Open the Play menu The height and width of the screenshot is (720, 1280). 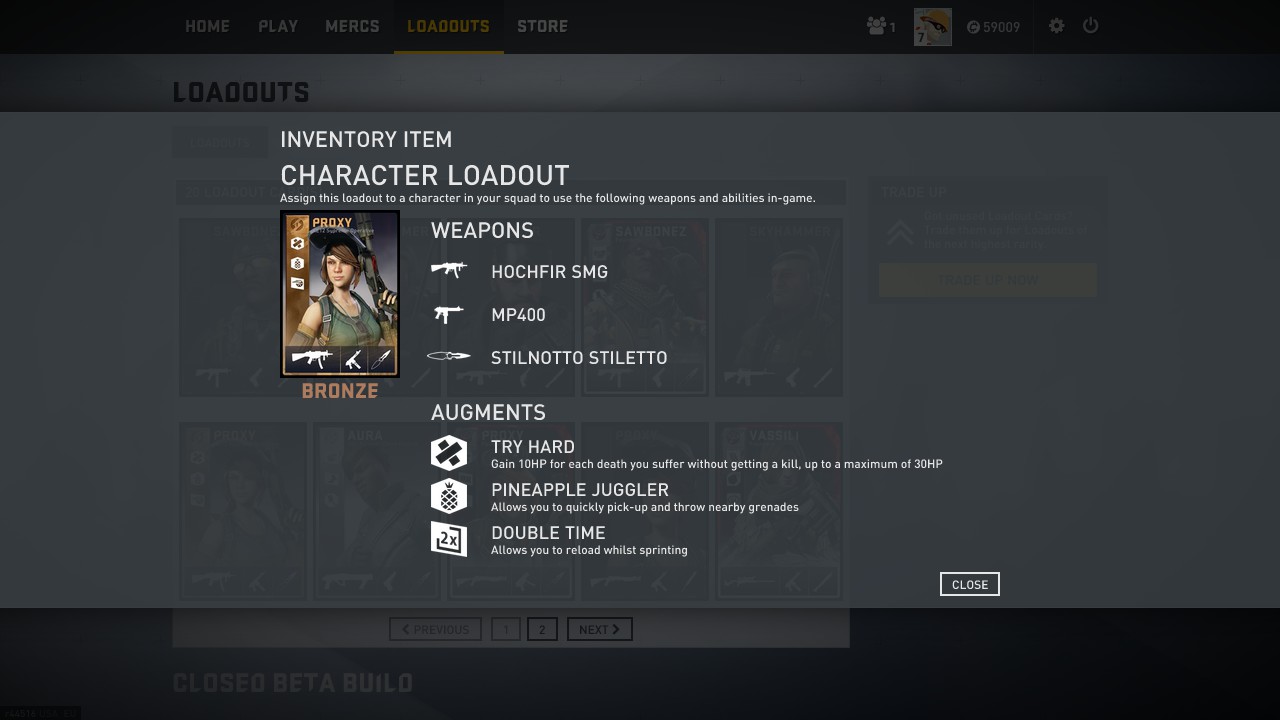278,27
